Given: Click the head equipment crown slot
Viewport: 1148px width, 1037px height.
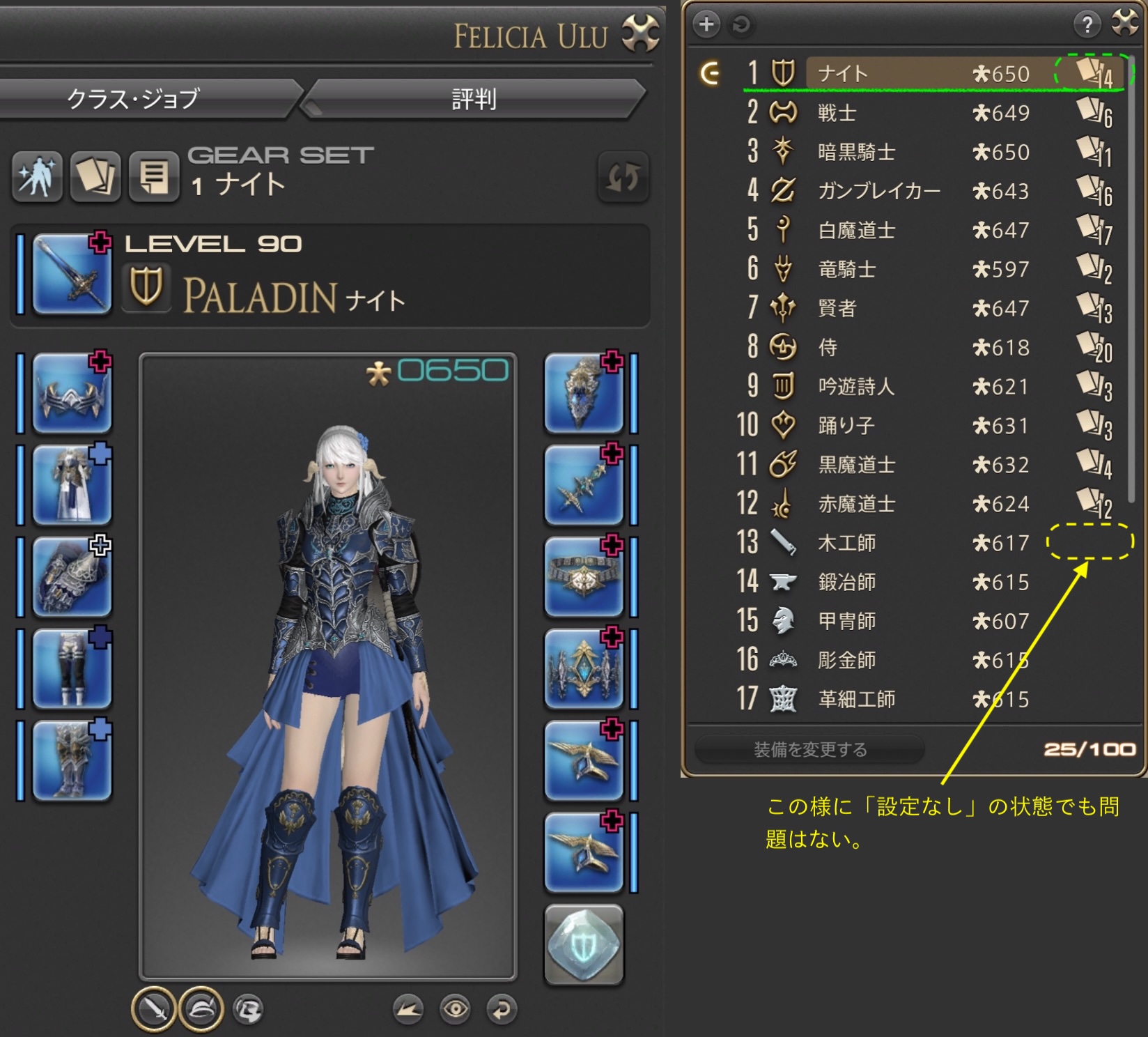Looking at the screenshot, I should 72,392.
